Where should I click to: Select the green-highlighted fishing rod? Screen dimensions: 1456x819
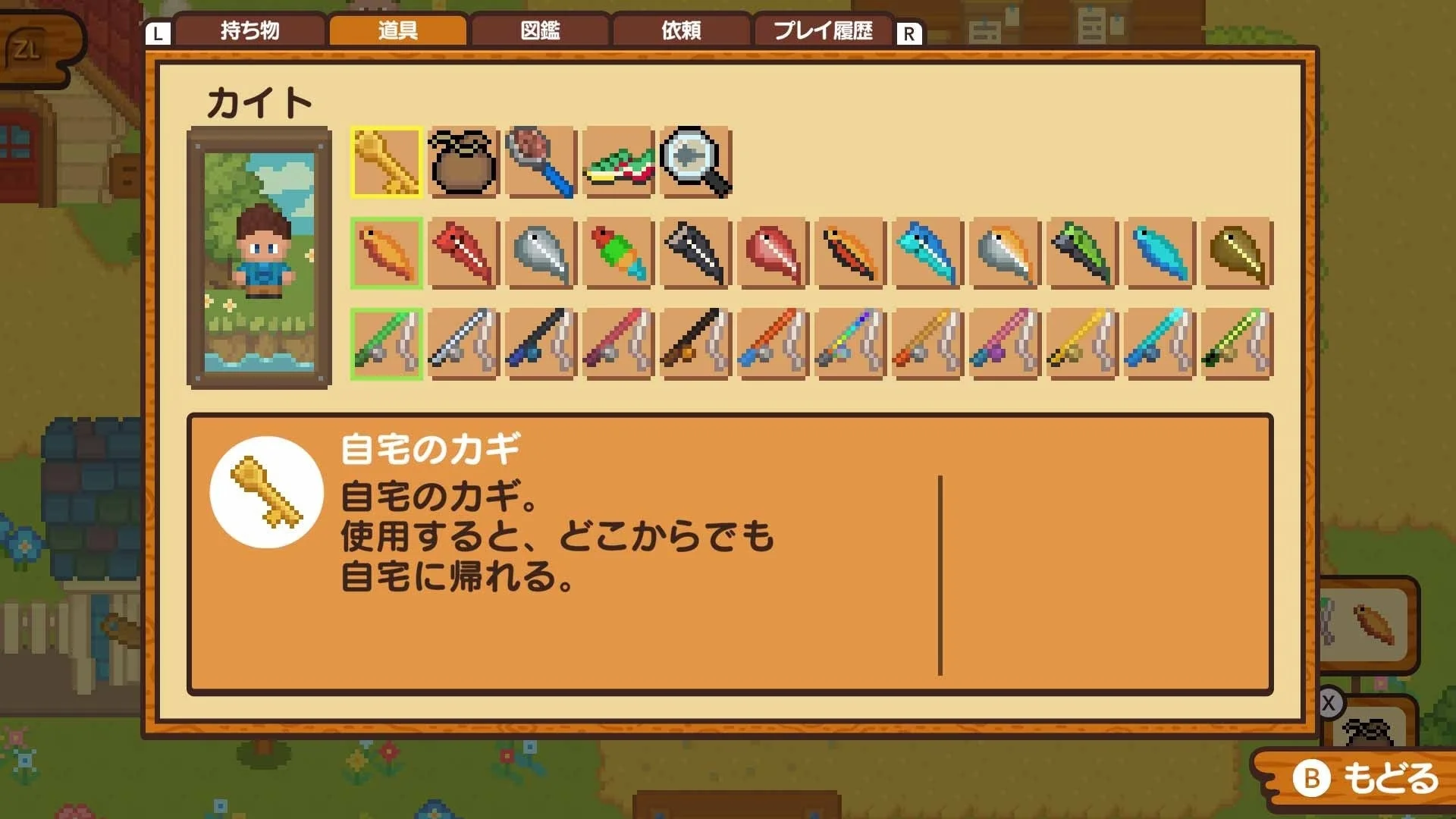click(387, 344)
